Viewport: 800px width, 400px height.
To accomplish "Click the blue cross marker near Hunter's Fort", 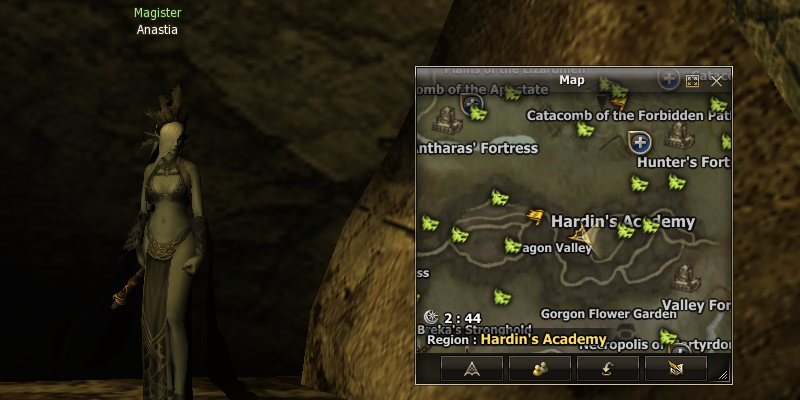I will (640, 143).
